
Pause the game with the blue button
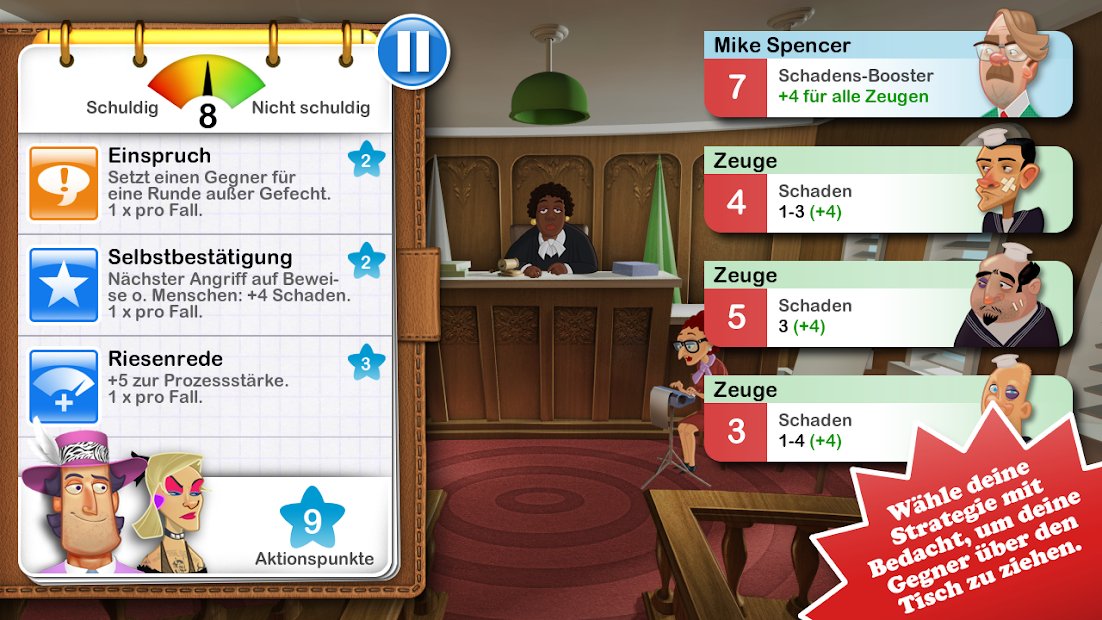(413, 51)
